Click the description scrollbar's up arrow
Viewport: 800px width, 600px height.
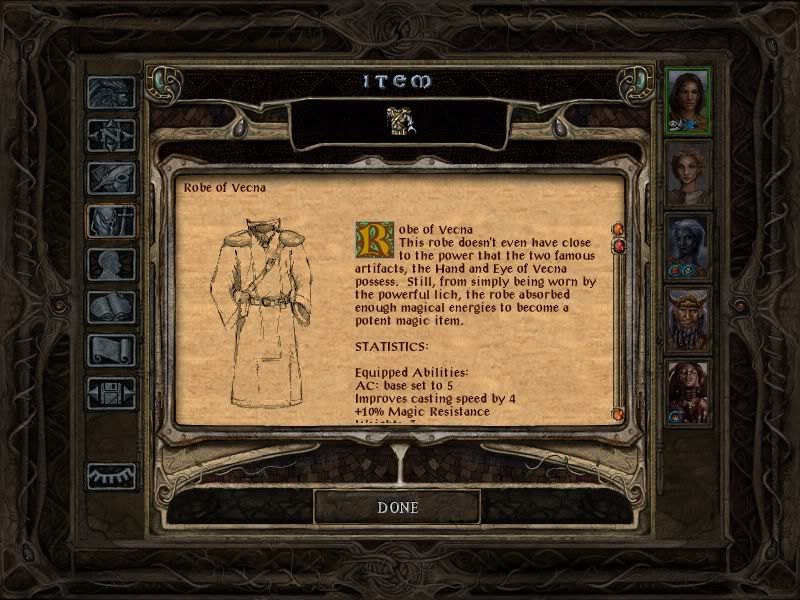pos(617,230)
